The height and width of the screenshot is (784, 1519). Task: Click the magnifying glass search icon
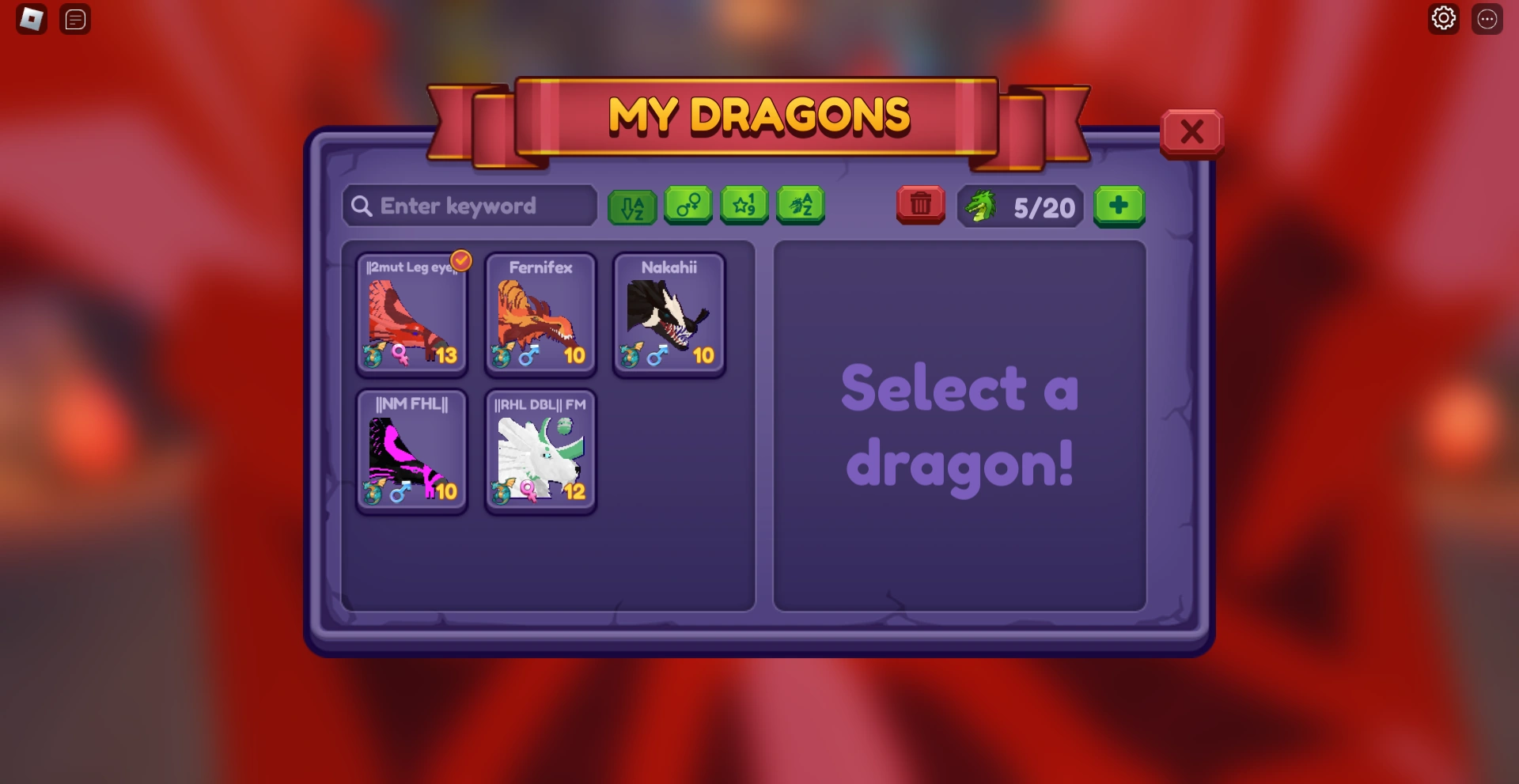362,206
